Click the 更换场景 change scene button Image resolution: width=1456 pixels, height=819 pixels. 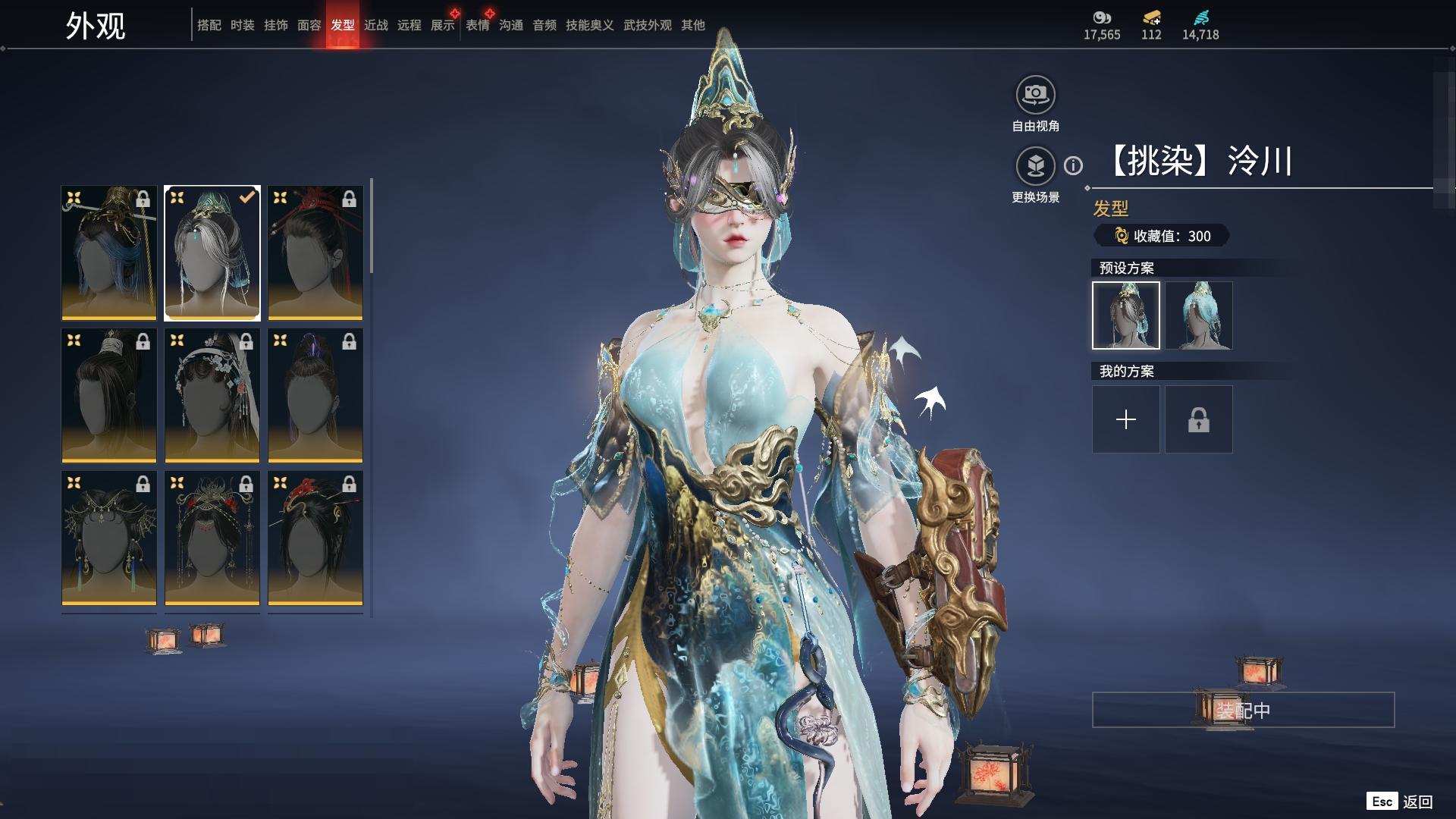pyautogui.click(x=1035, y=166)
